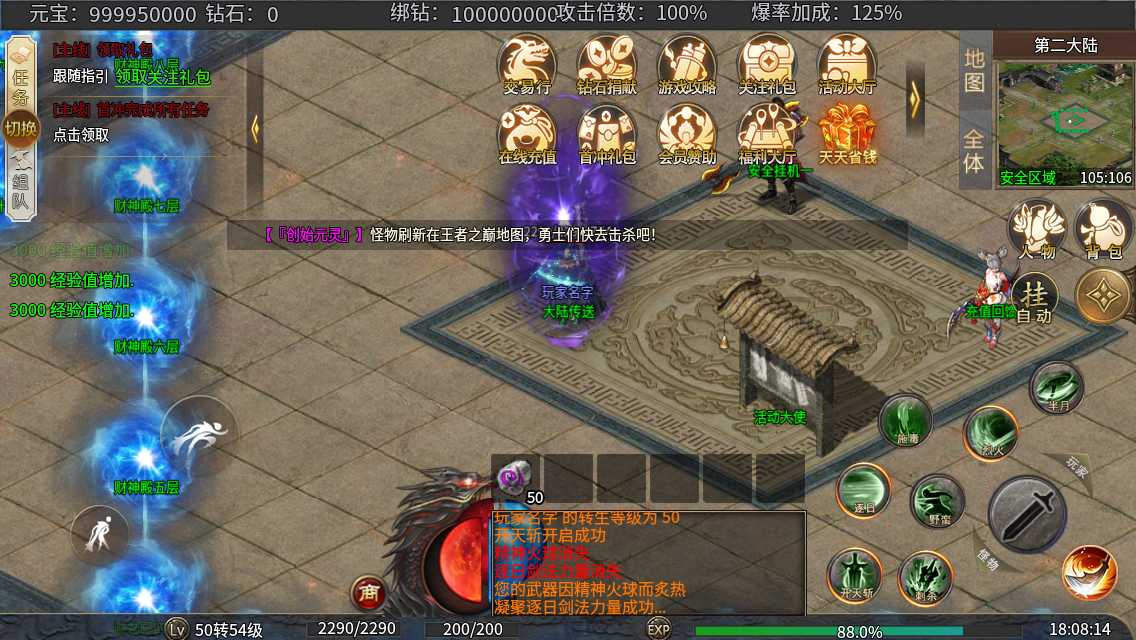The width and height of the screenshot is (1136, 640).
Task: Open the 在线充值 online recharge icon
Action: [x=527, y=135]
